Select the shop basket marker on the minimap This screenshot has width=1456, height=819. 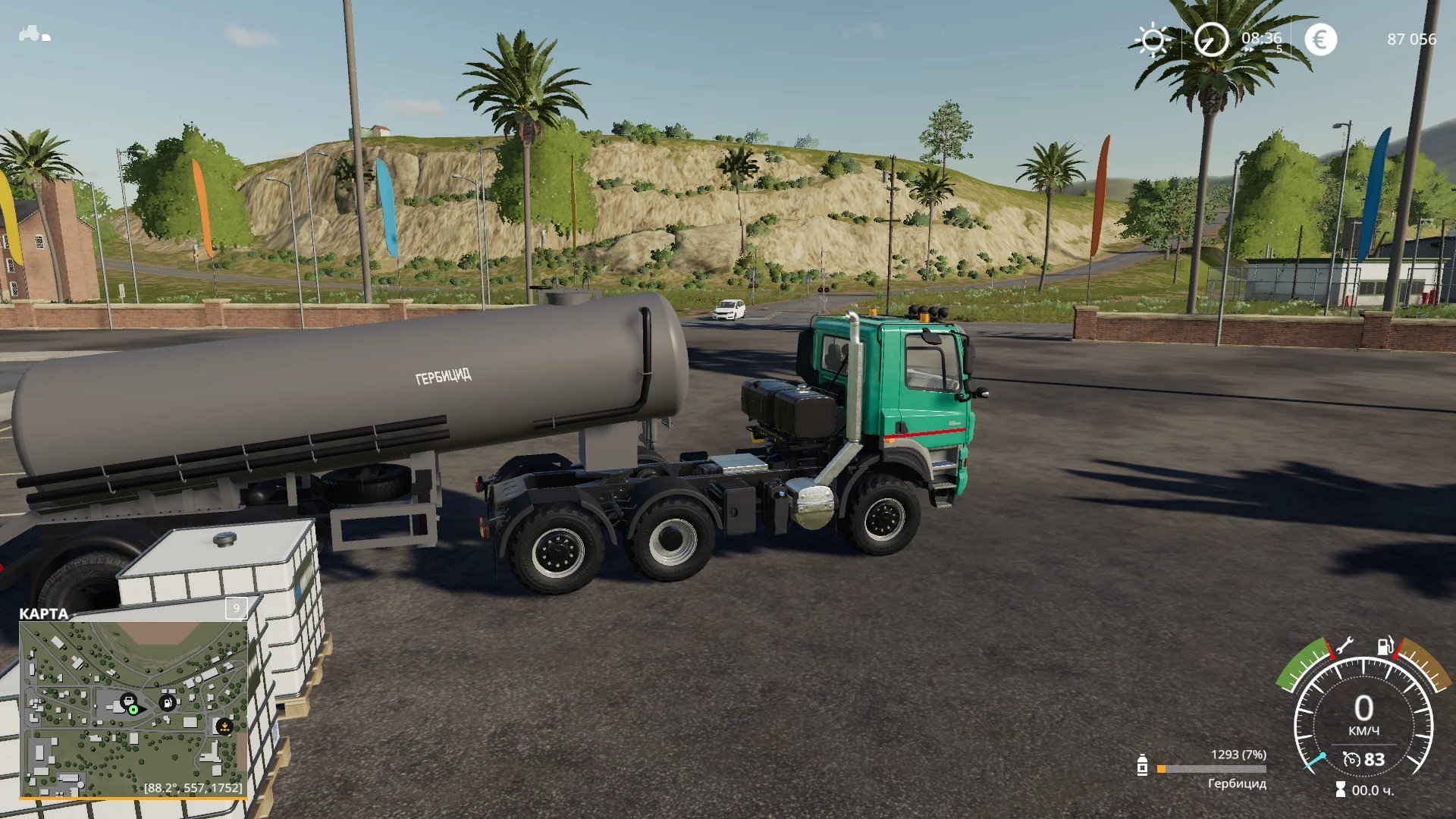pyautogui.click(x=129, y=699)
